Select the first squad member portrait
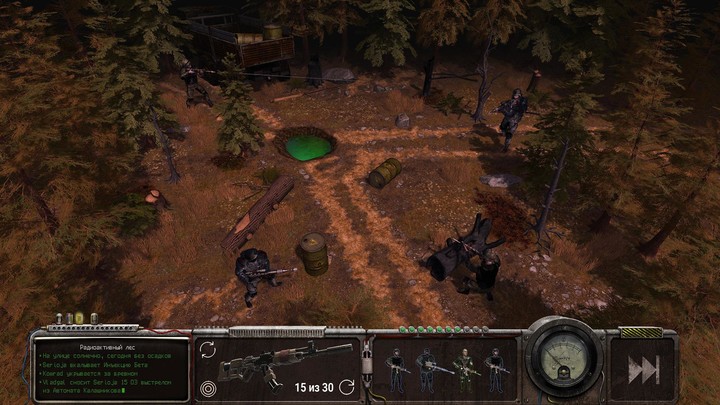The width and height of the screenshot is (720, 405). tap(396, 368)
